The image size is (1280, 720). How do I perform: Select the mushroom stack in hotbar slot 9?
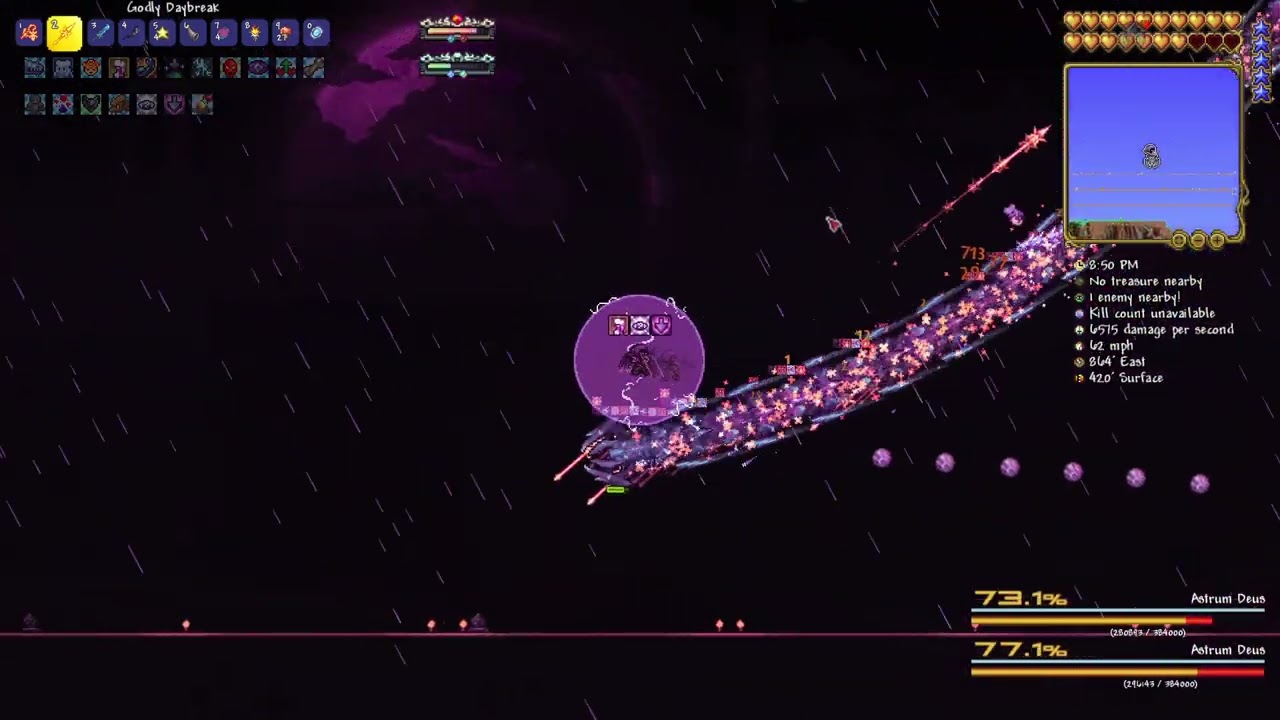(285, 33)
